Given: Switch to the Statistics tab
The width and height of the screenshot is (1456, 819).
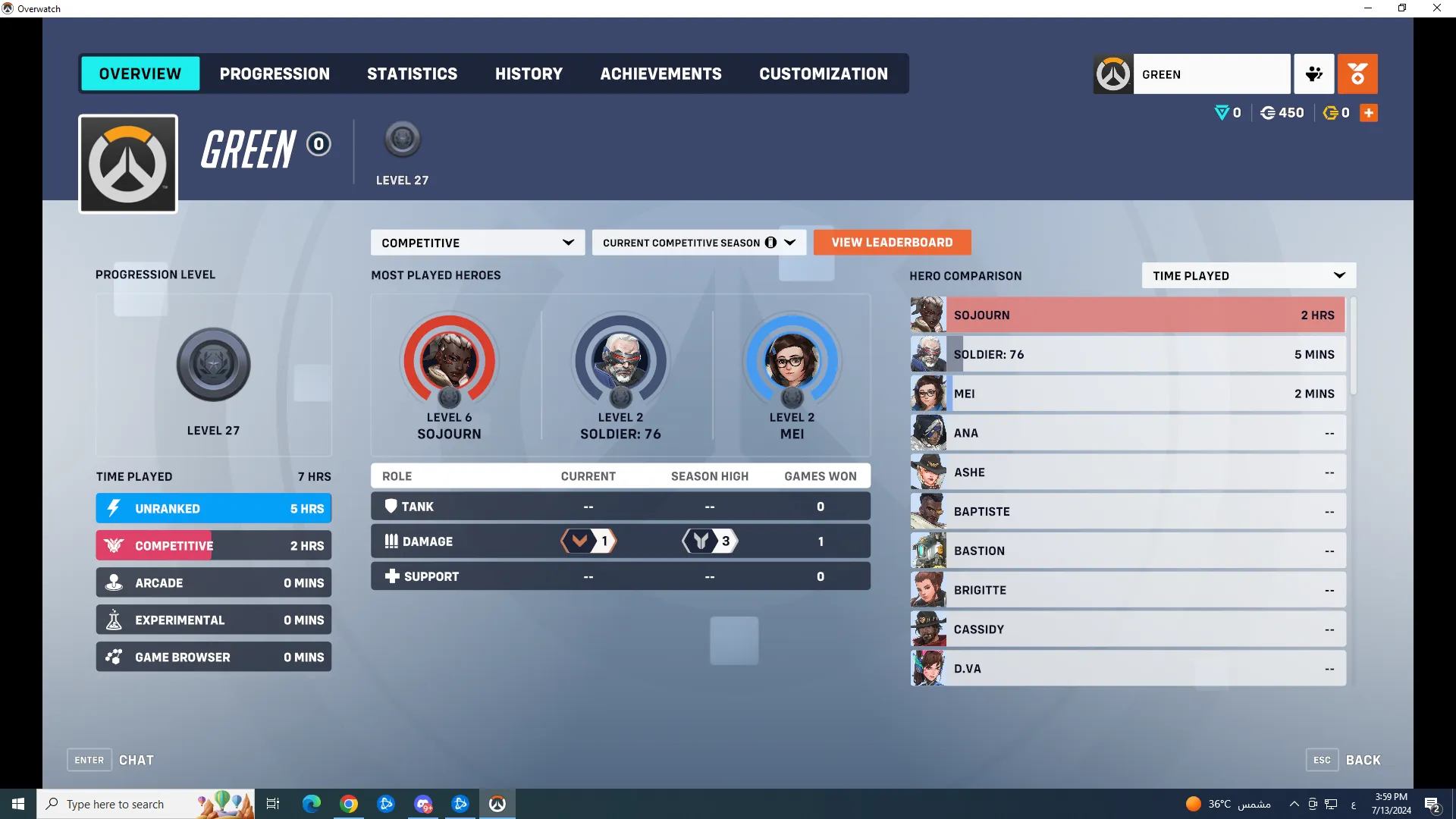Looking at the screenshot, I should (x=412, y=74).
